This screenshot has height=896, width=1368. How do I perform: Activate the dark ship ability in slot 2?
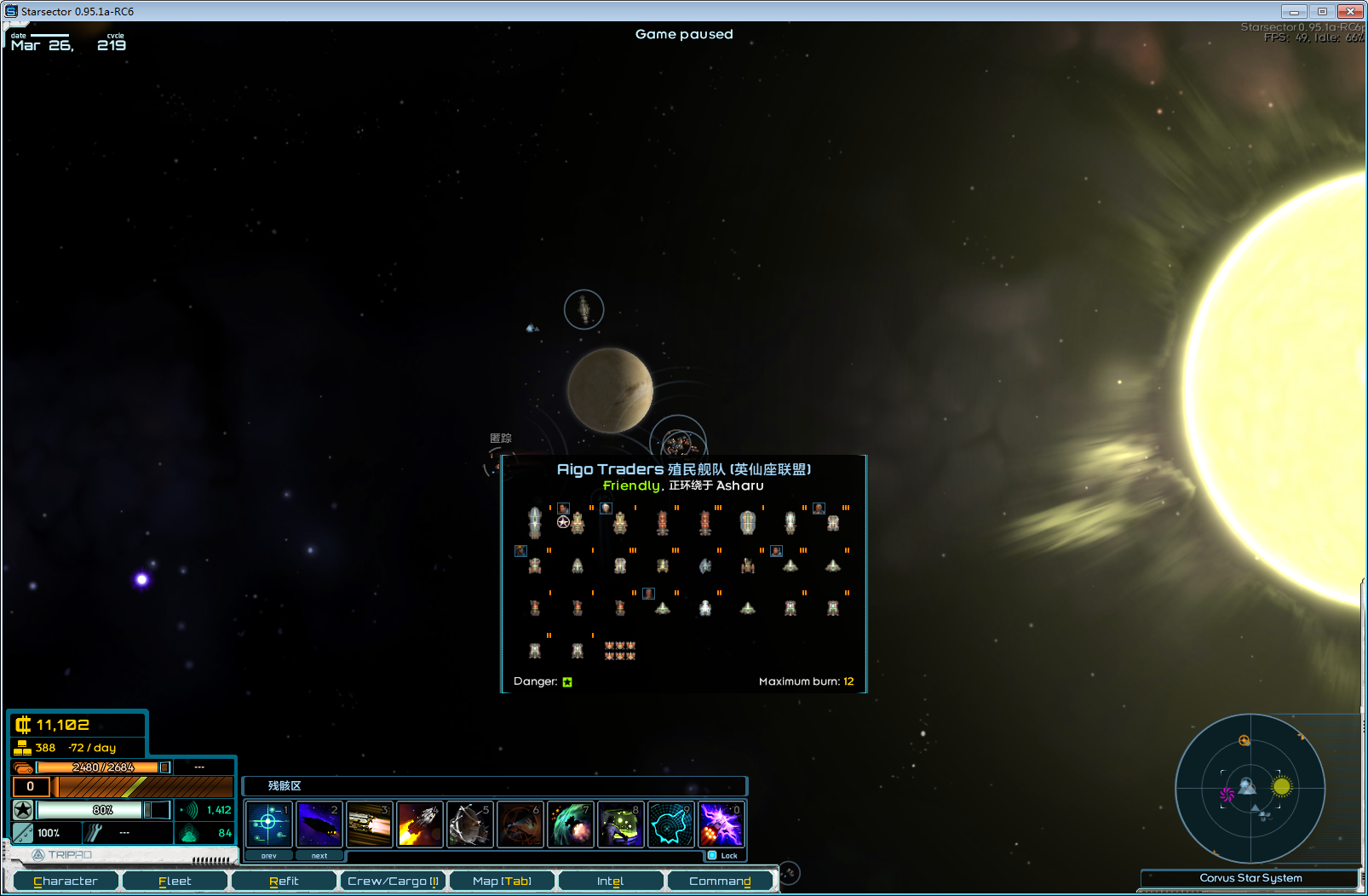click(x=319, y=824)
